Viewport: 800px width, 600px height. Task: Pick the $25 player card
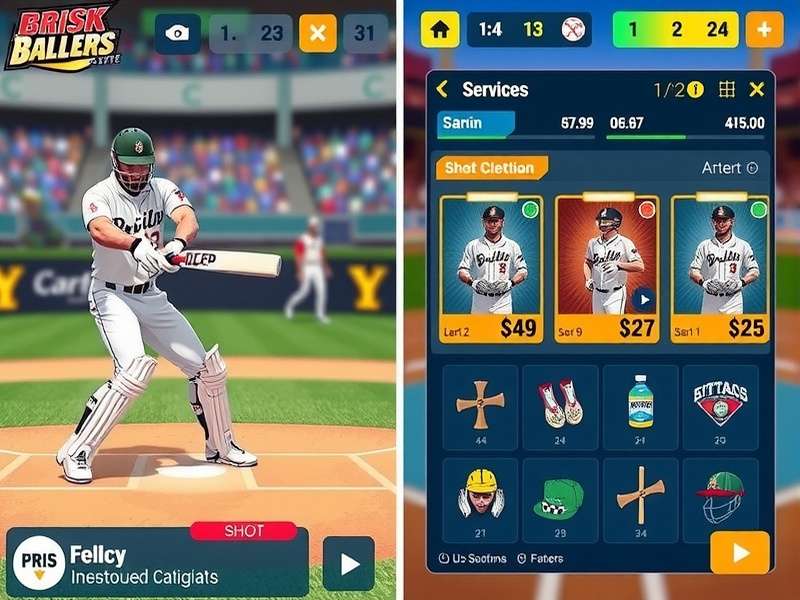pyautogui.click(x=720, y=268)
